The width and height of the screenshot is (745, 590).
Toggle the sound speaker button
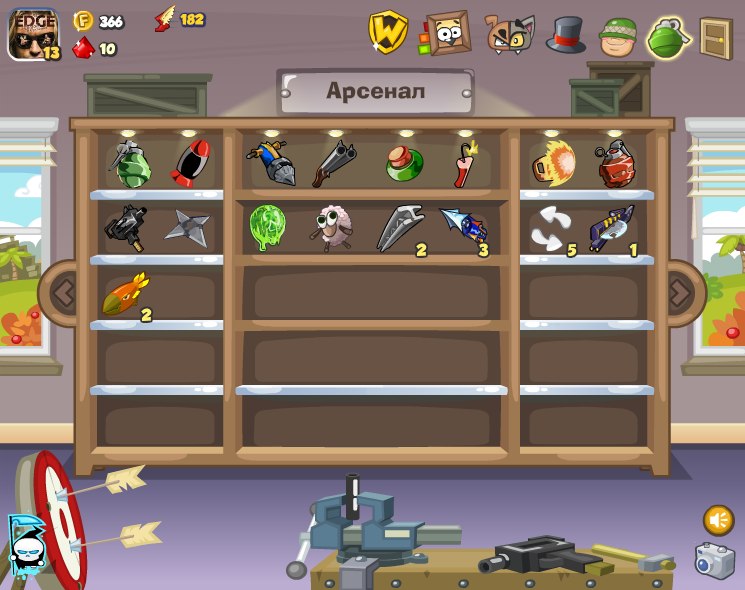tap(718, 520)
